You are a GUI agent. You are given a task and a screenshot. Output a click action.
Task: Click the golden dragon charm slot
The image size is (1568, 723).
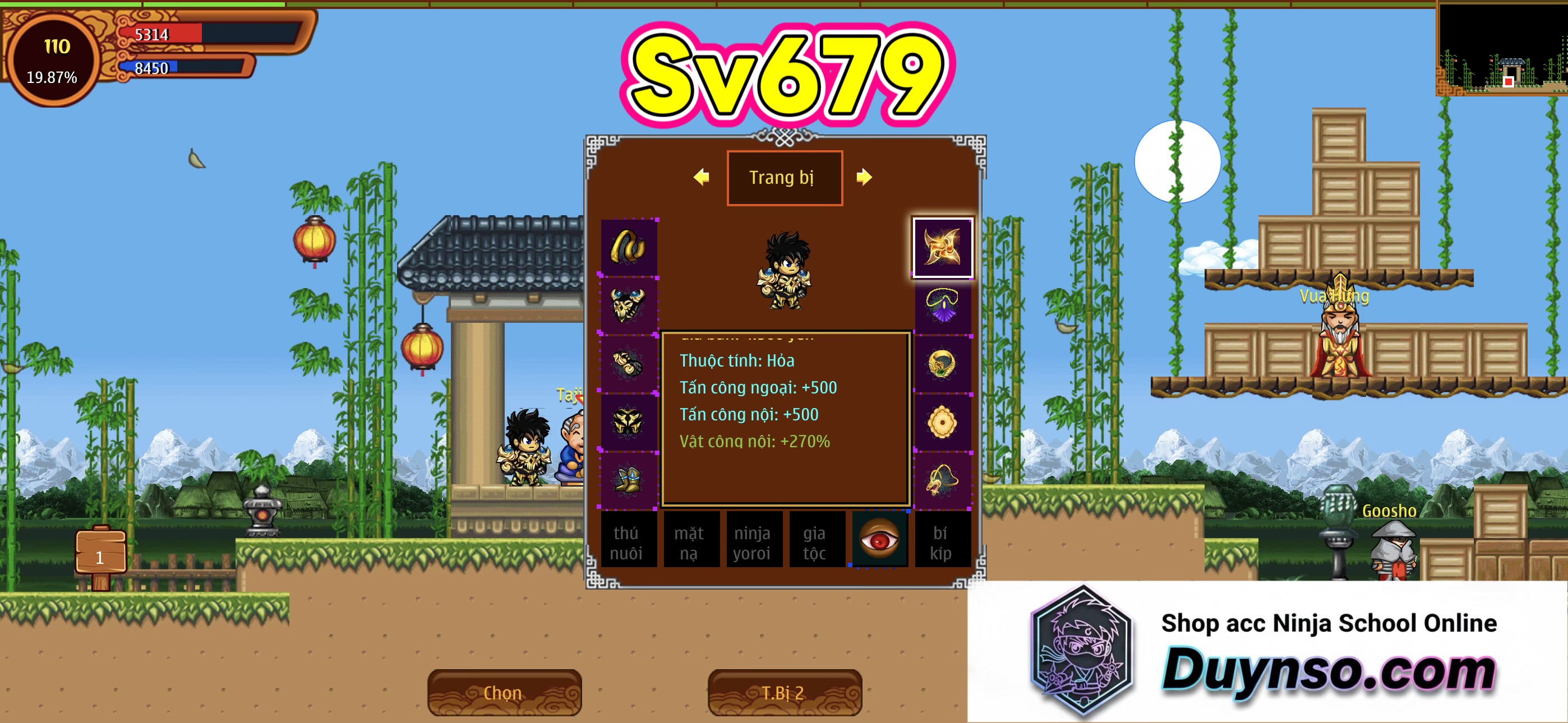pos(942,480)
